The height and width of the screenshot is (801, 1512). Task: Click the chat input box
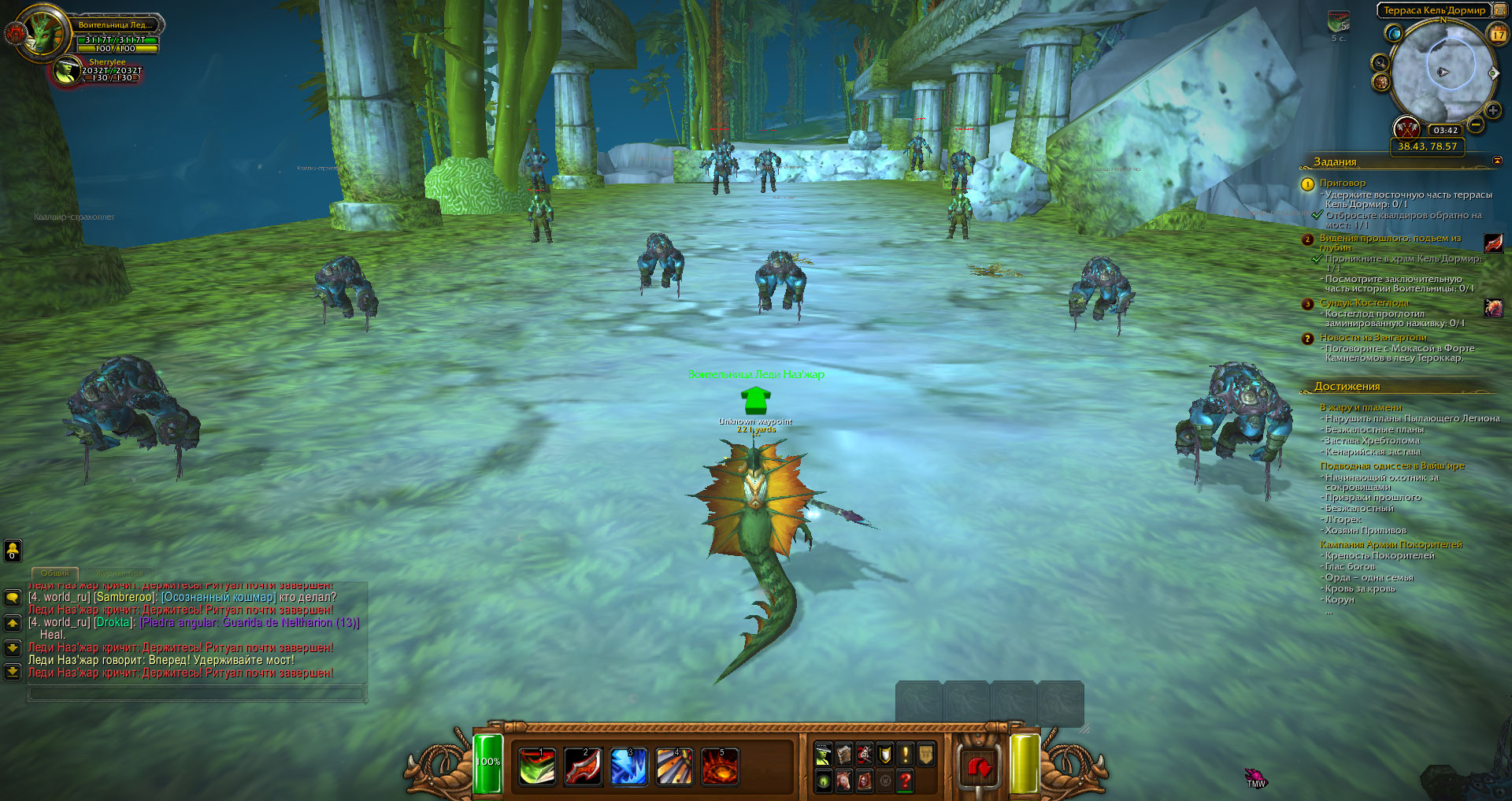click(197, 694)
